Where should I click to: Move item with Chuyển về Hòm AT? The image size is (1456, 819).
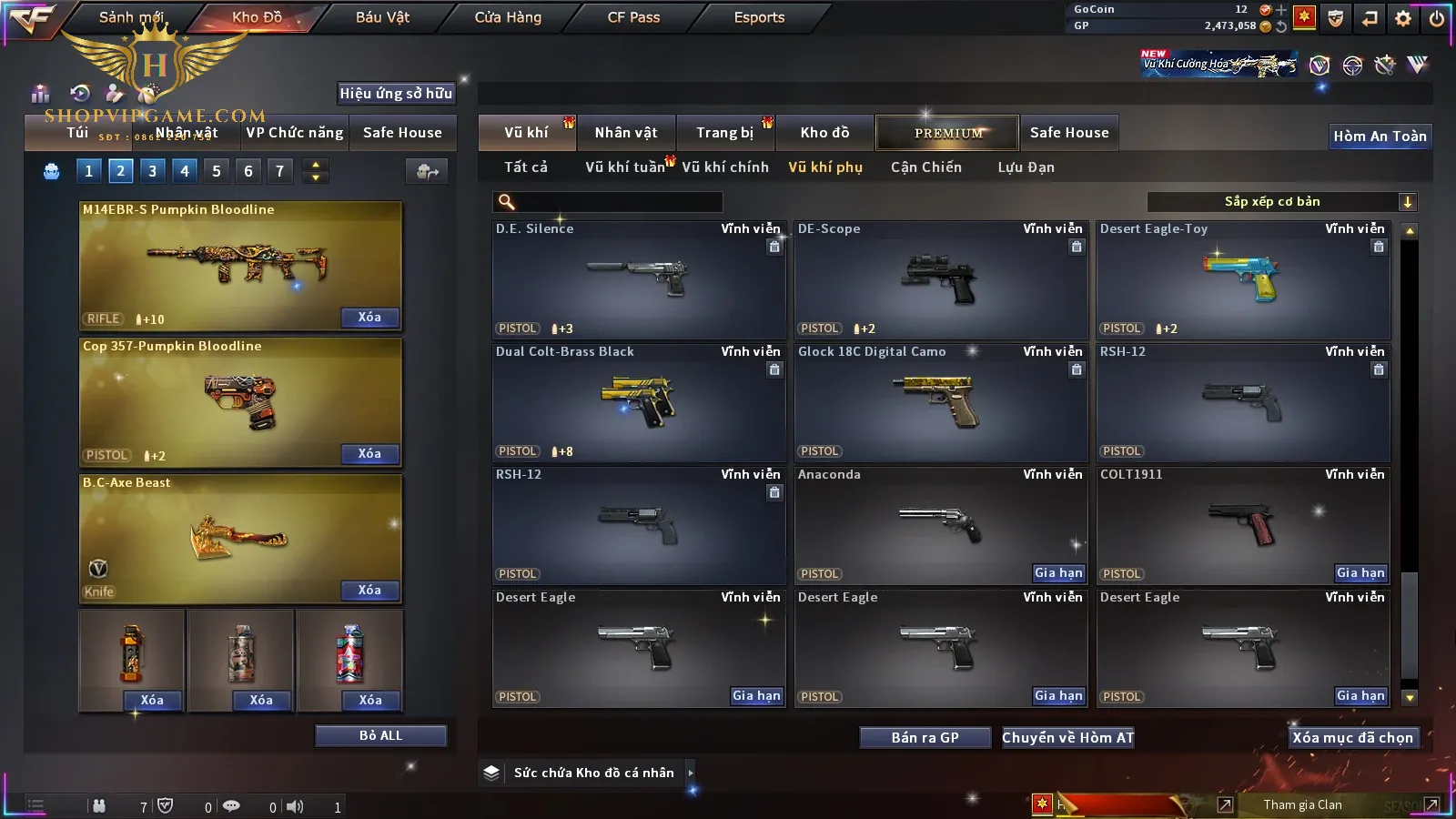1067,738
